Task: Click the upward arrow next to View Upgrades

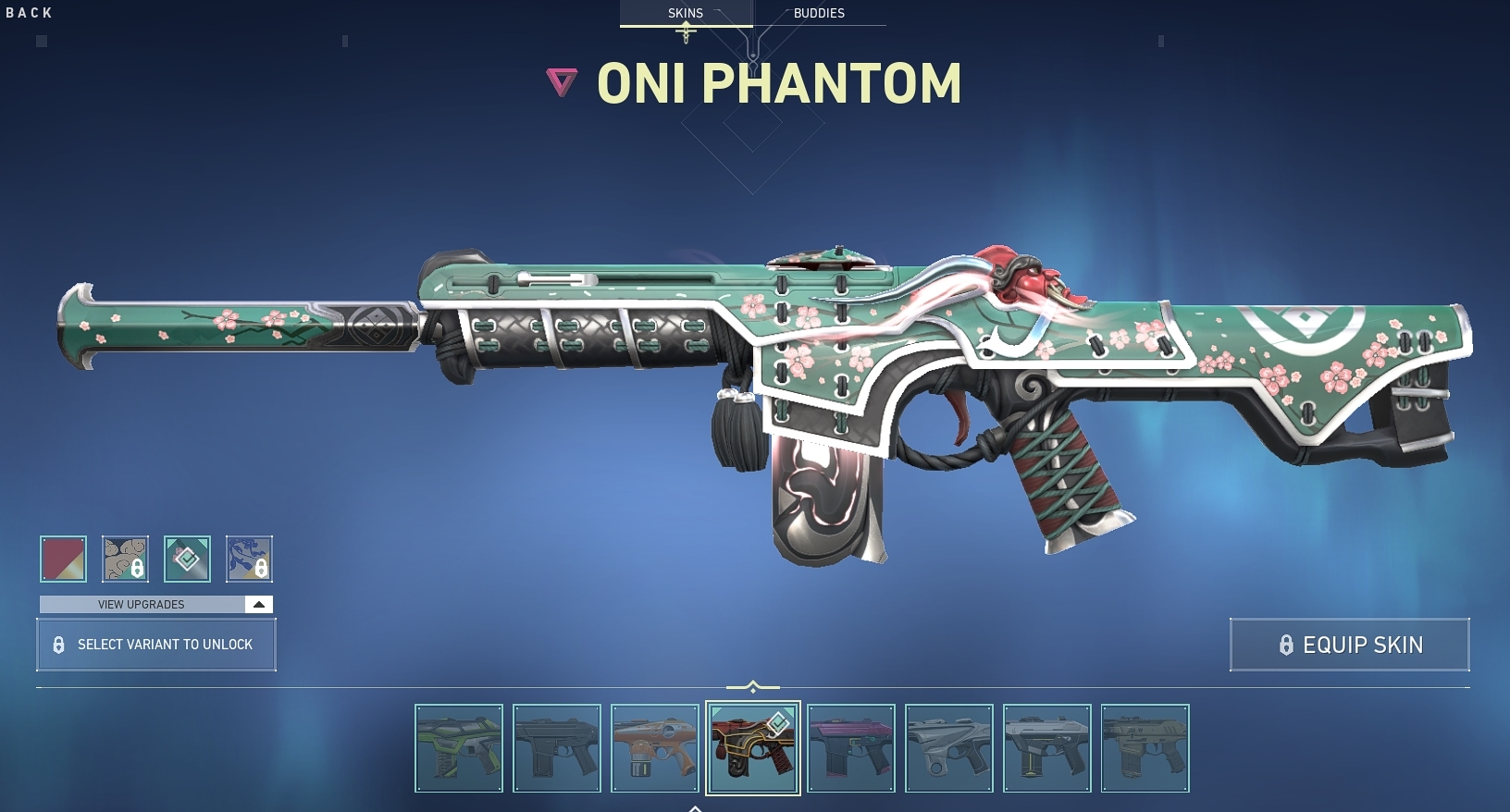Action: 258,604
